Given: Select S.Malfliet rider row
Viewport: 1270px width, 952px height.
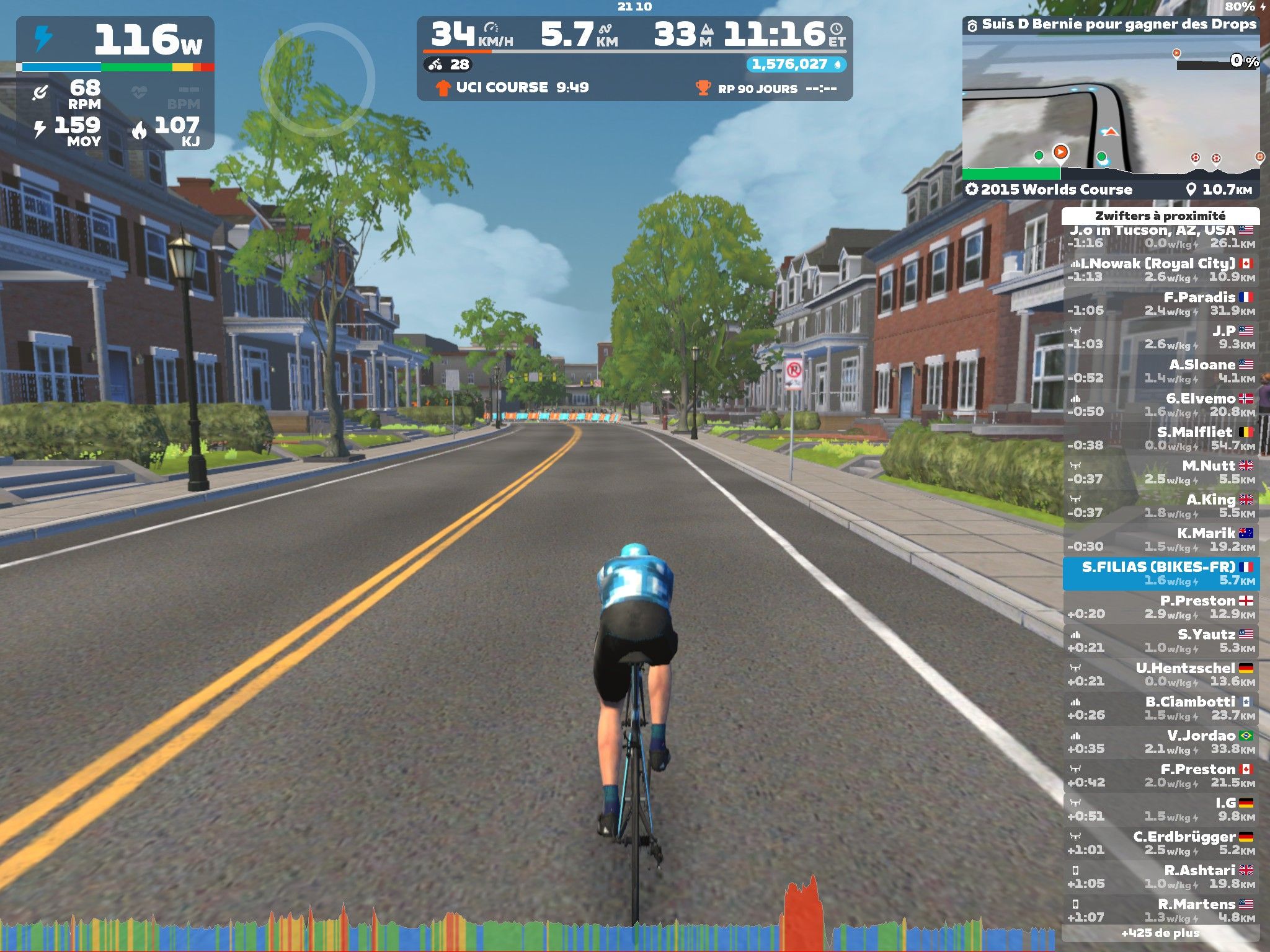Looking at the screenshot, I should [1161, 439].
